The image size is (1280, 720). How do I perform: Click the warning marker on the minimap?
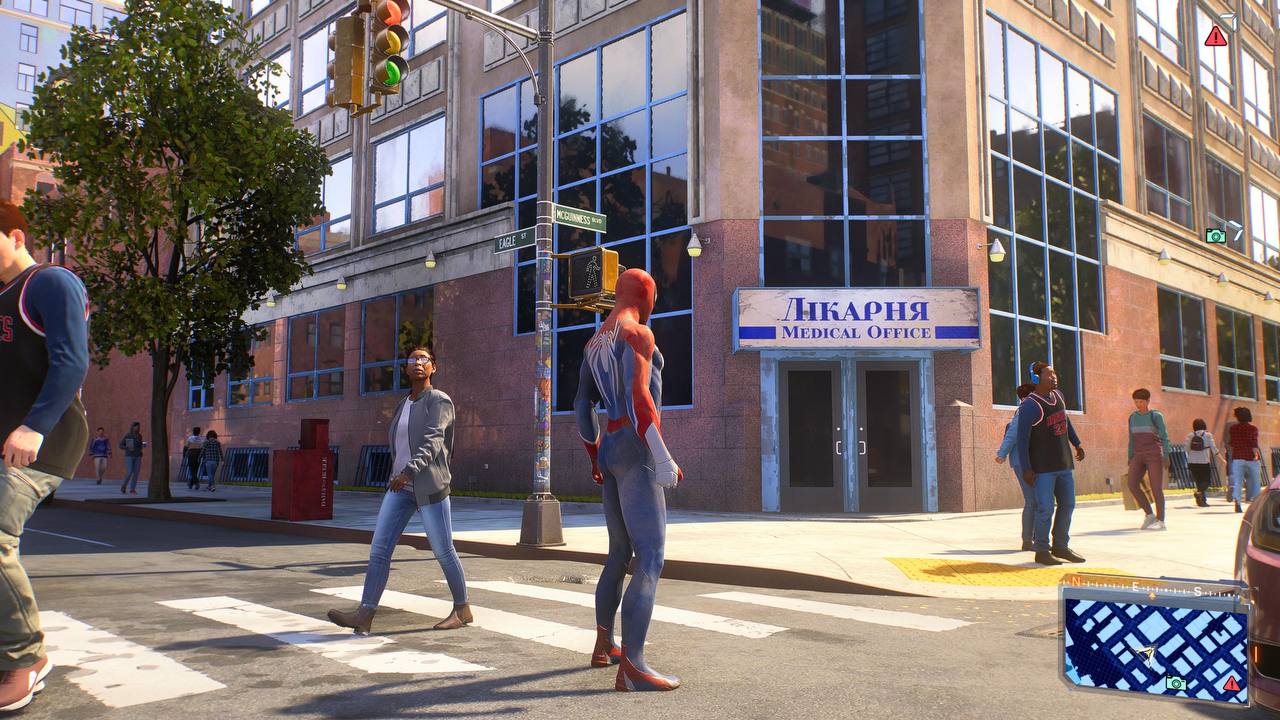(x=1231, y=683)
